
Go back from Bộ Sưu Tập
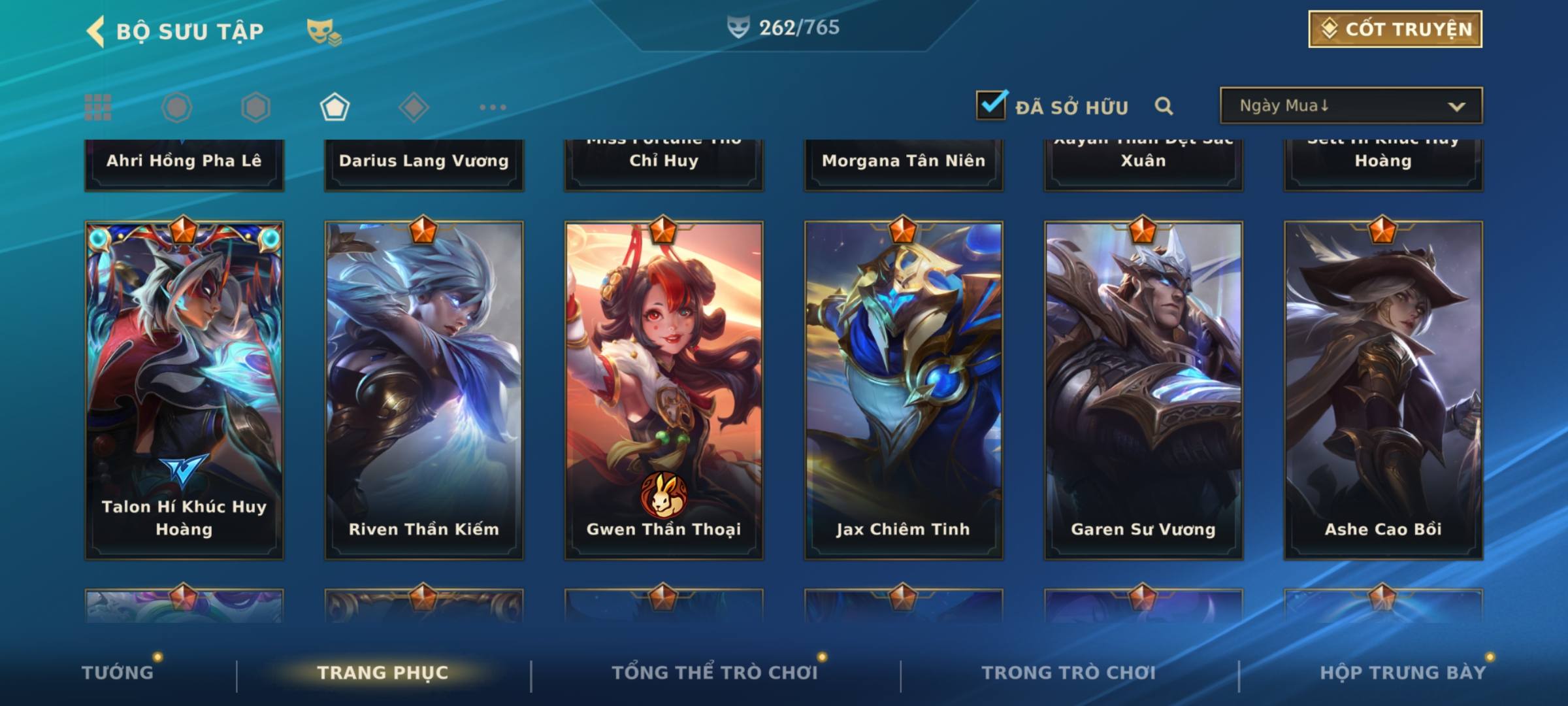pos(96,31)
